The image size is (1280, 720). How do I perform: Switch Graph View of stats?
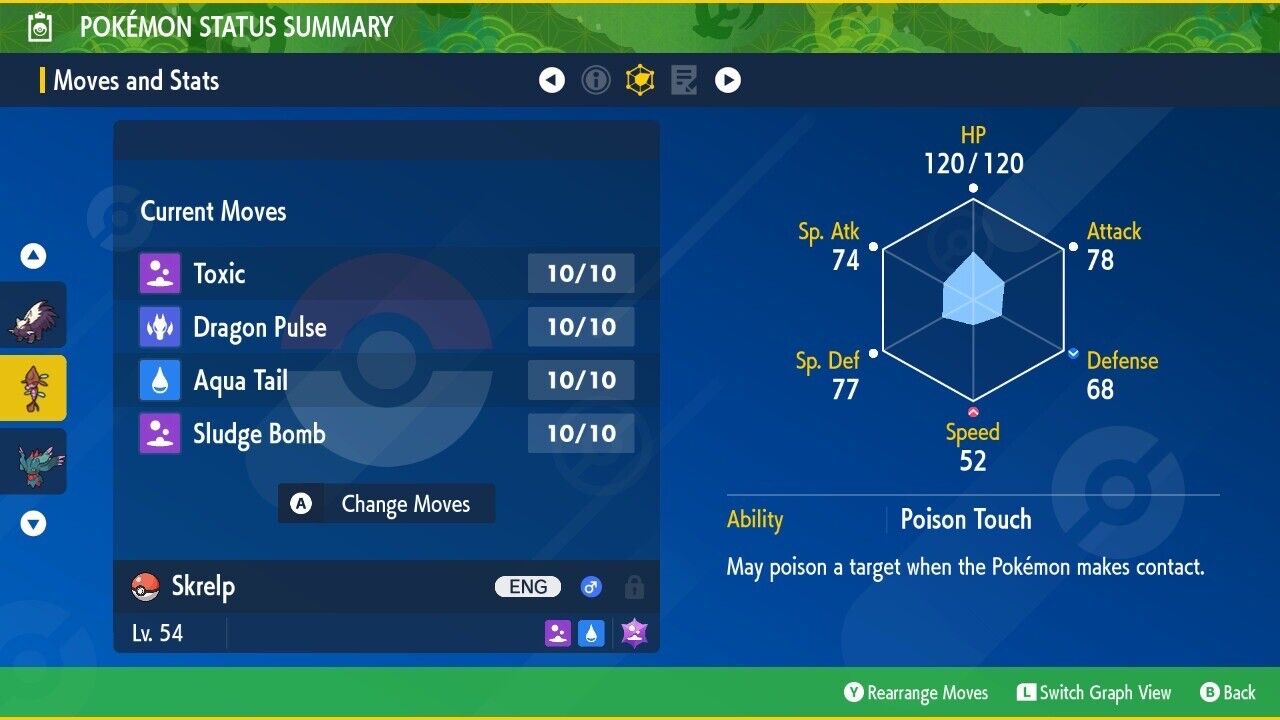(1094, 693)
